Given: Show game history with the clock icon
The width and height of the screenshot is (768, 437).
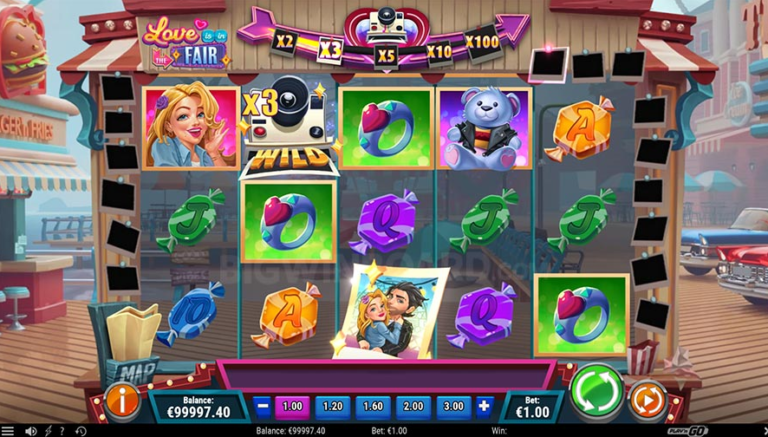Looking at the screenshot, I should (81, 431).
